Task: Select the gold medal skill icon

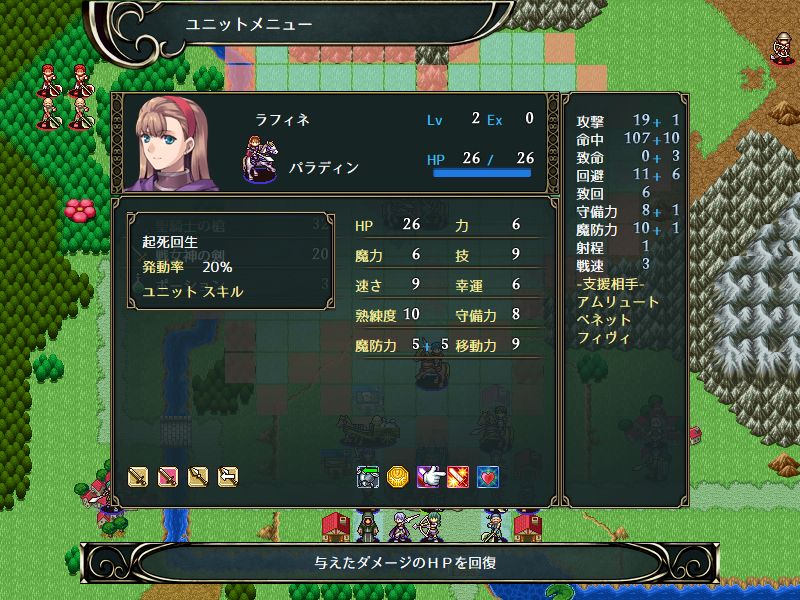Action: click(398, 477)
